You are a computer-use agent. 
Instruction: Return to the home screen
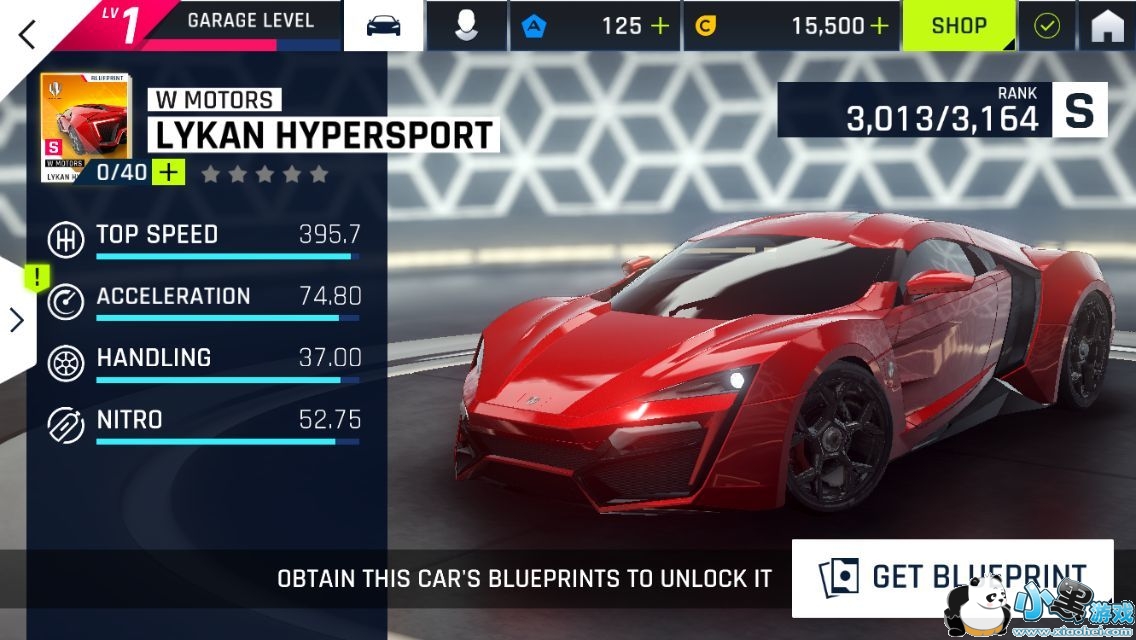1107,26
